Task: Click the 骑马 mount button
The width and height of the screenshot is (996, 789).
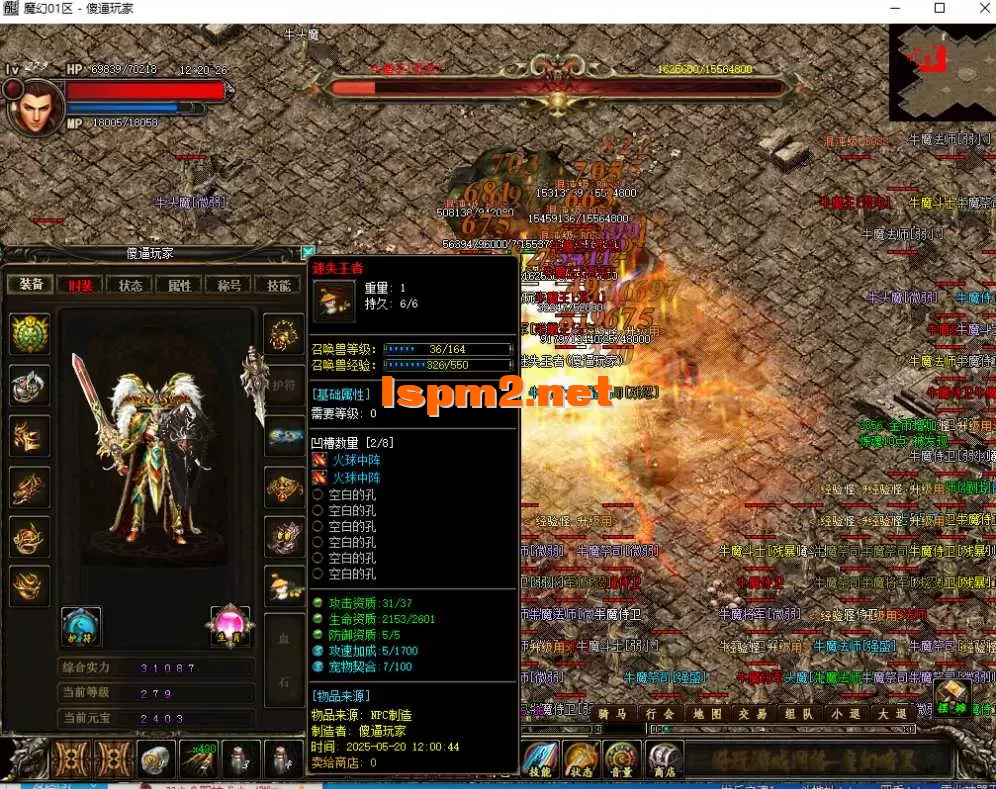Action: (613, 714)
